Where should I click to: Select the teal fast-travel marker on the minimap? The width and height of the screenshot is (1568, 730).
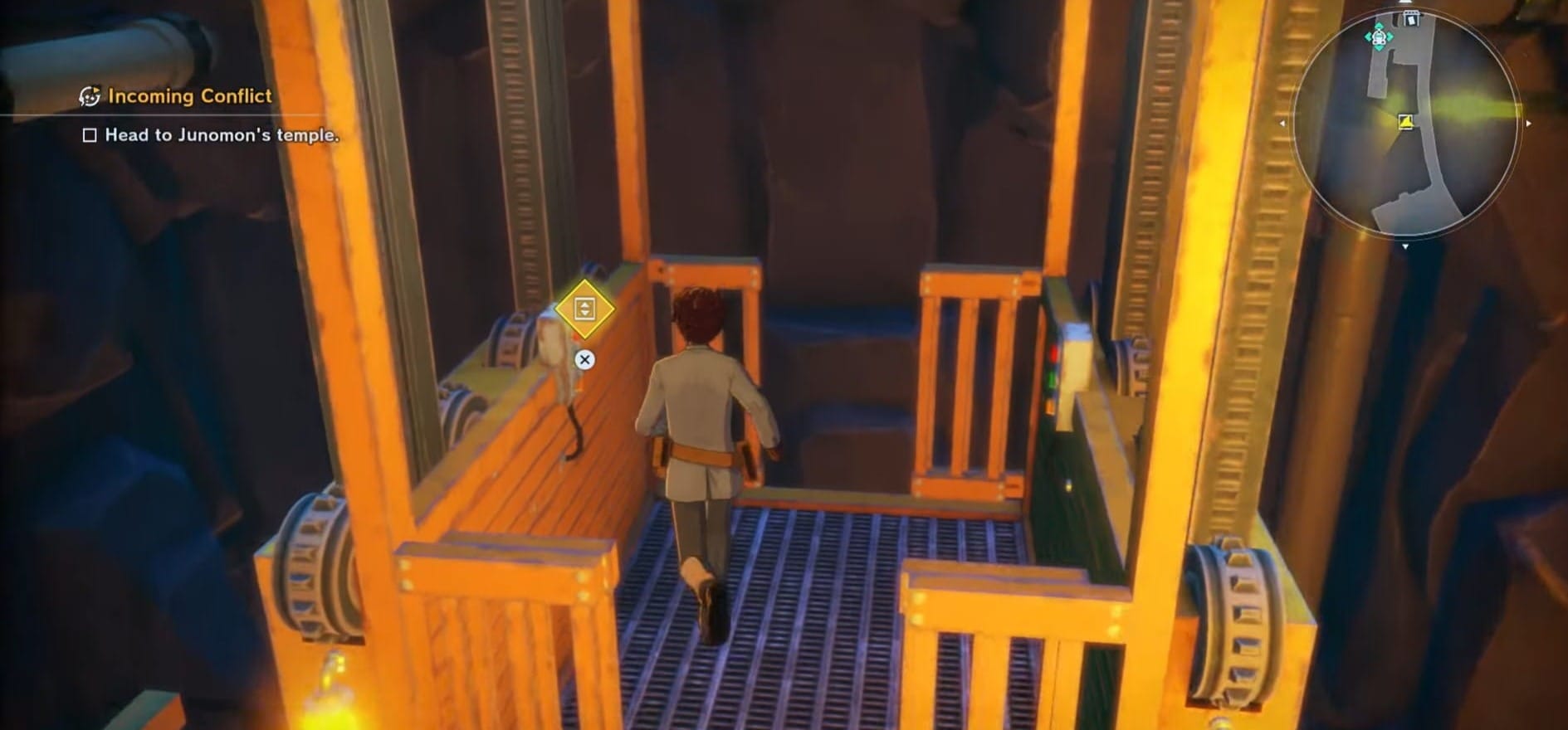click(x=1378, y=36)
